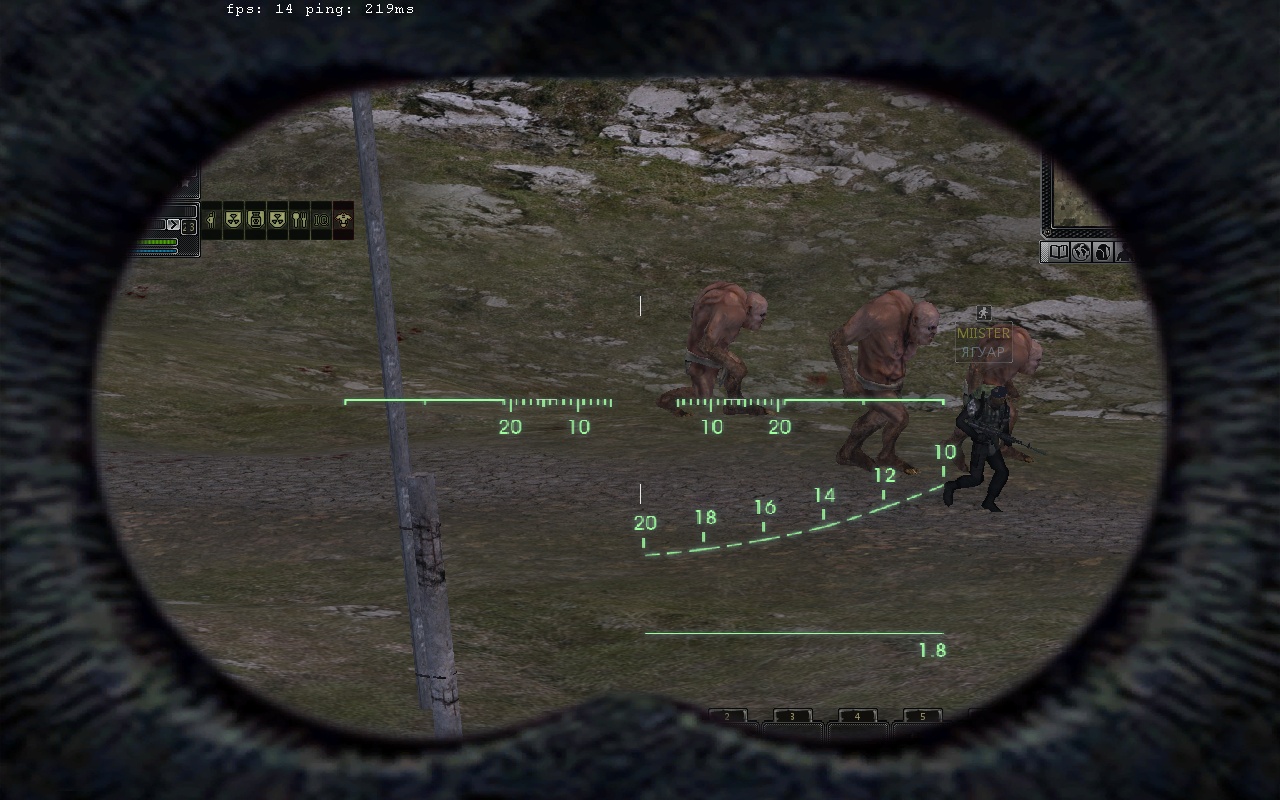Open the journal book button

pyautogui.click(x=1056, y=252)
